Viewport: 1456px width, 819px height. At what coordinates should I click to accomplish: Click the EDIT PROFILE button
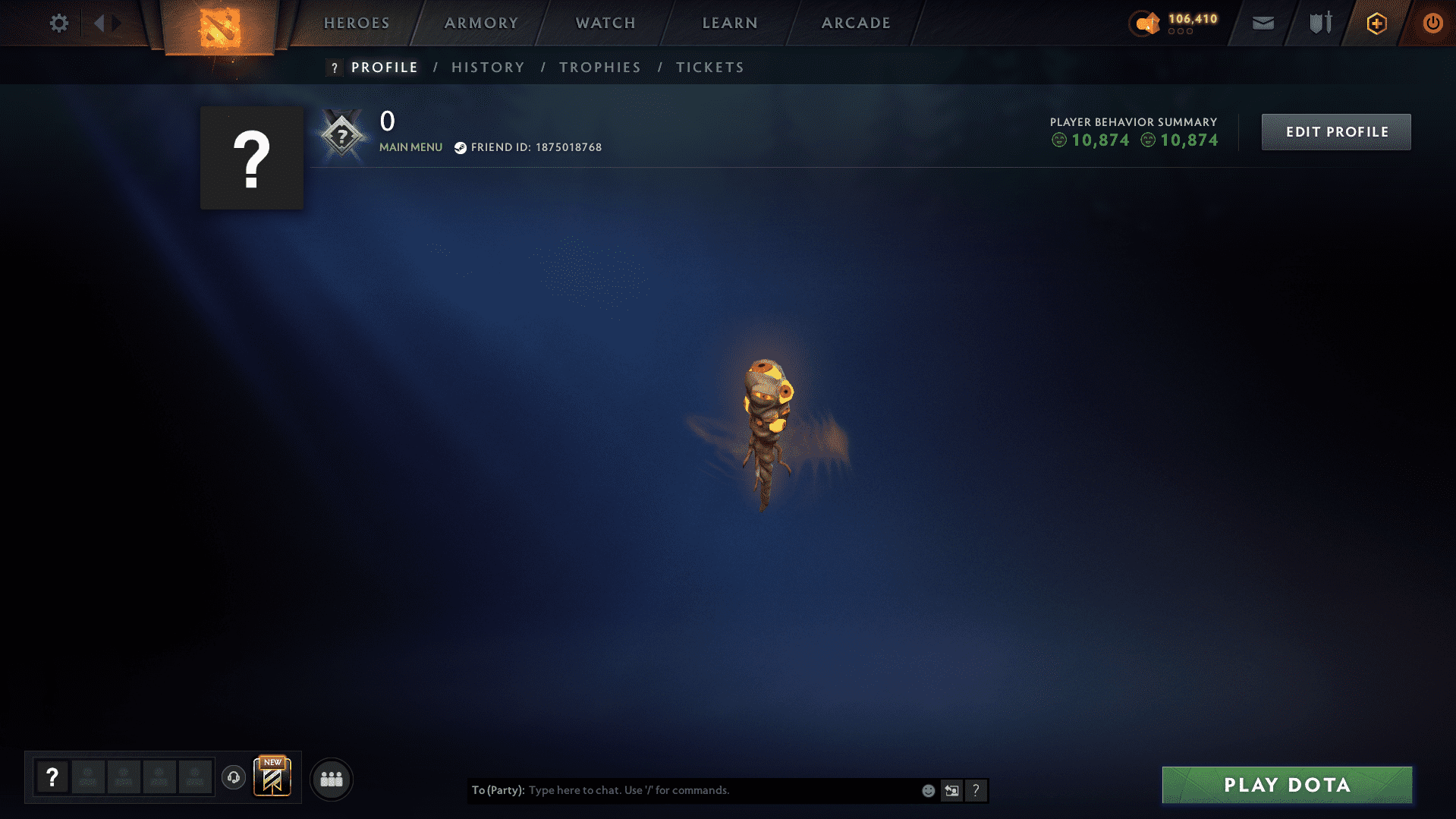(1335, 131)
